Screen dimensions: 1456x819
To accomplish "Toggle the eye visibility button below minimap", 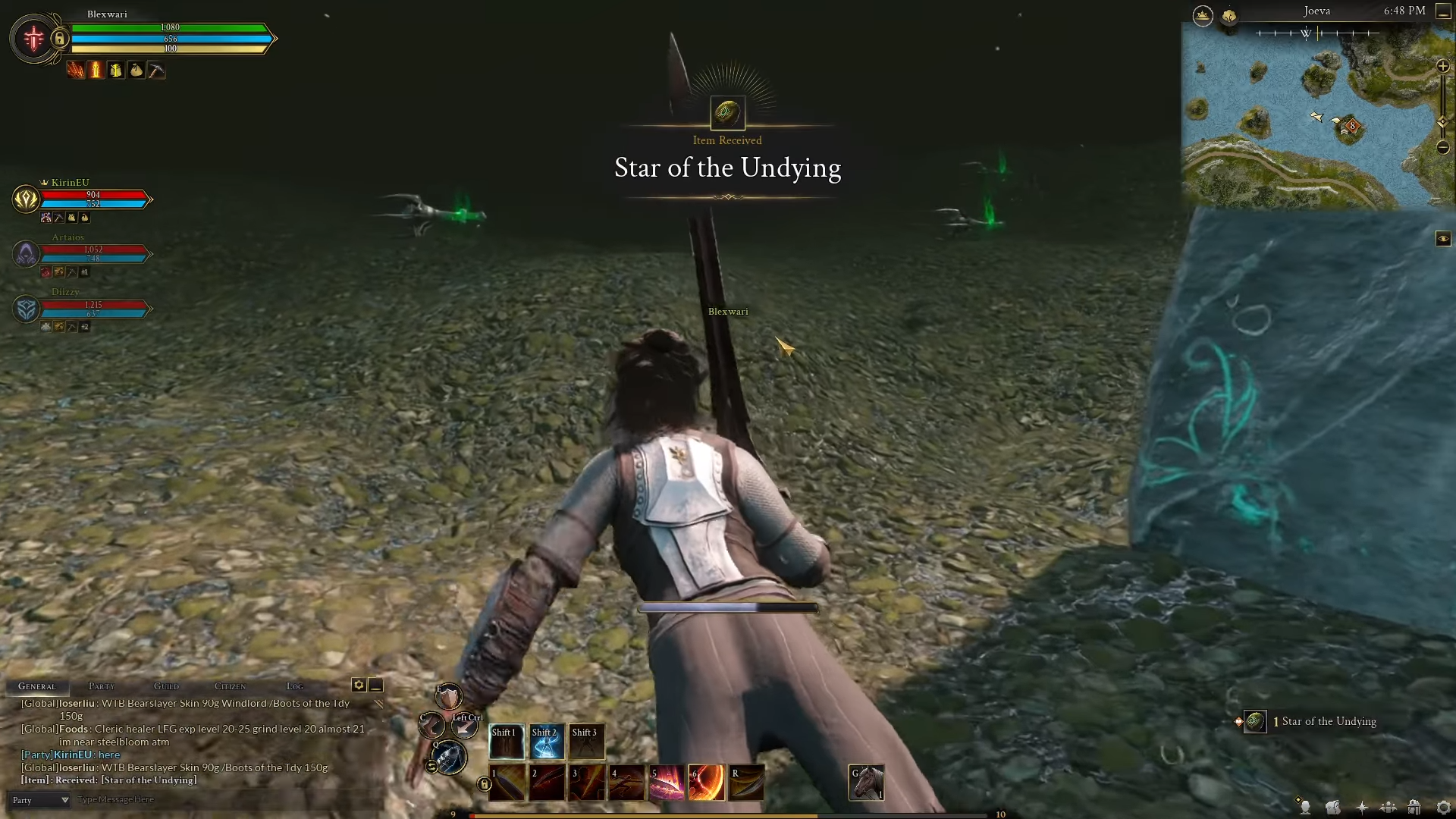I will (1442, 239).
